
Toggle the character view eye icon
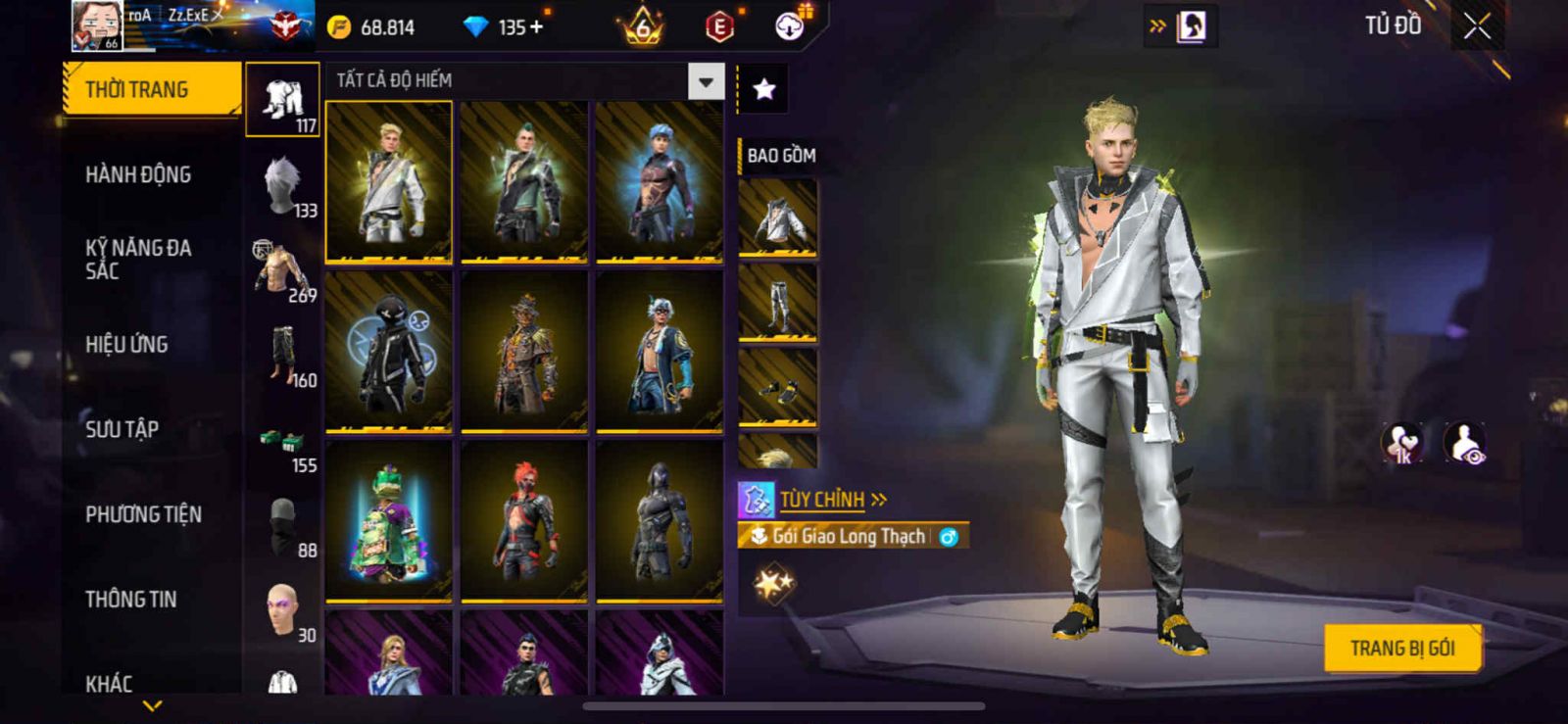click(1465, 443)
